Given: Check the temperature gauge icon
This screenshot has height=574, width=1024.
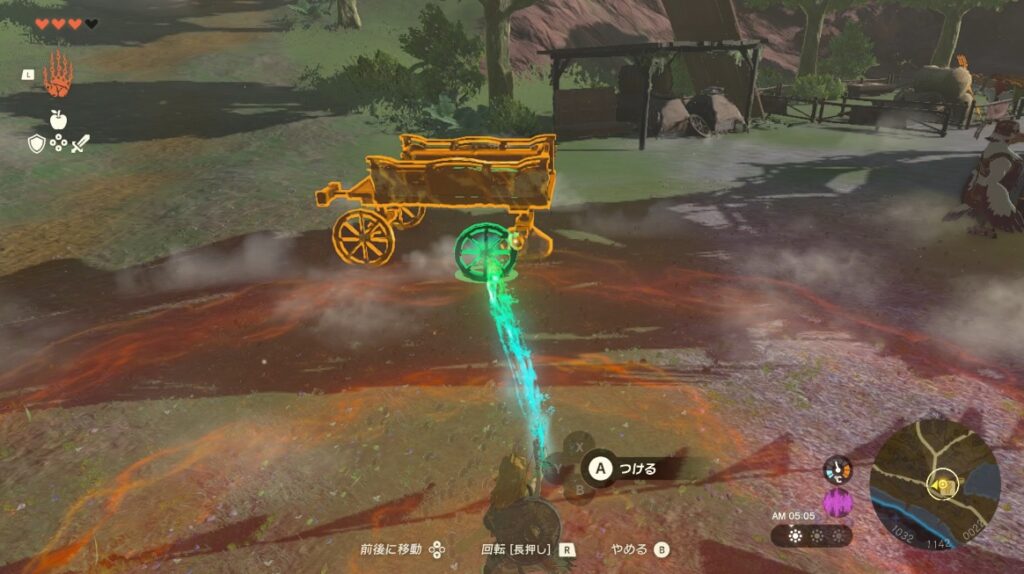Looking at the screenshot, I should 836,470.
